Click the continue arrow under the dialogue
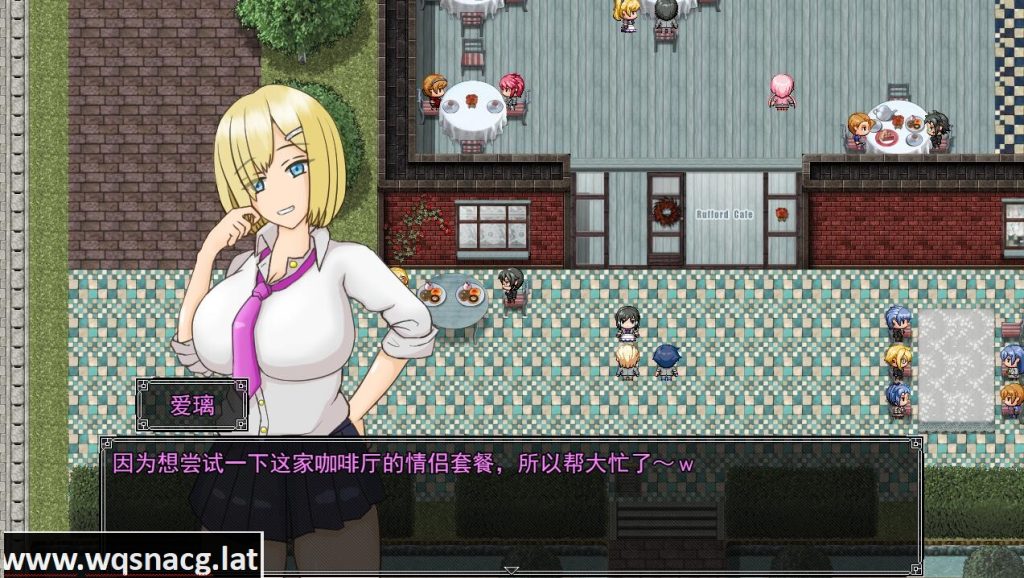The image size is (1024, 578). 511,570
